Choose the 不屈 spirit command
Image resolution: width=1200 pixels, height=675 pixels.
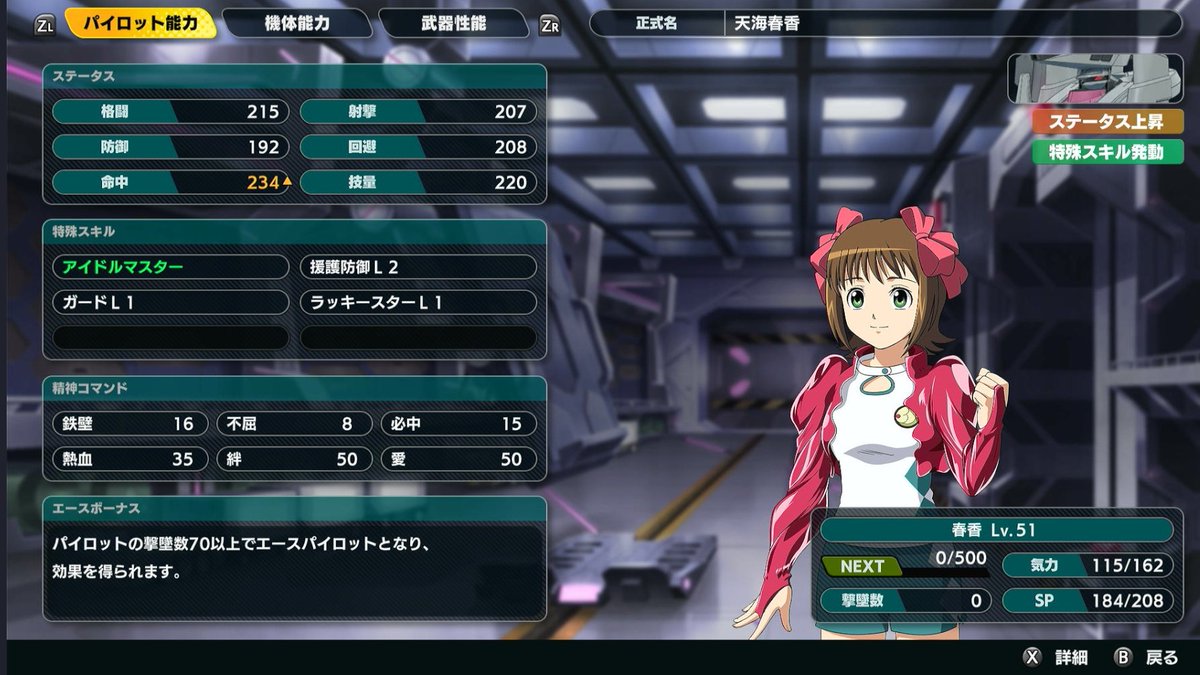click(x=295, y=424)
